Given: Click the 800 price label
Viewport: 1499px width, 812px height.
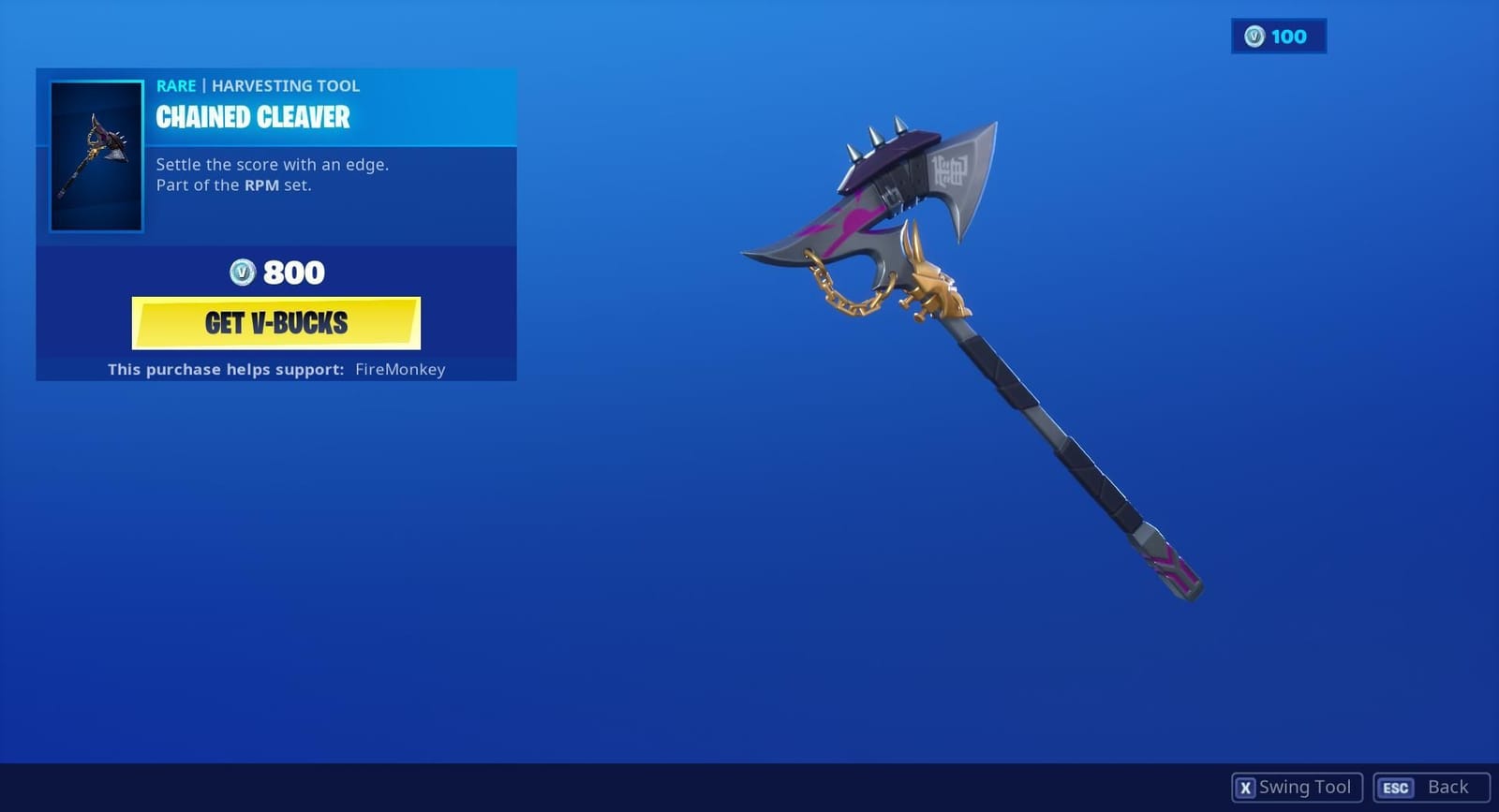Looking at the screenshot, I should [x=293, y=272].
